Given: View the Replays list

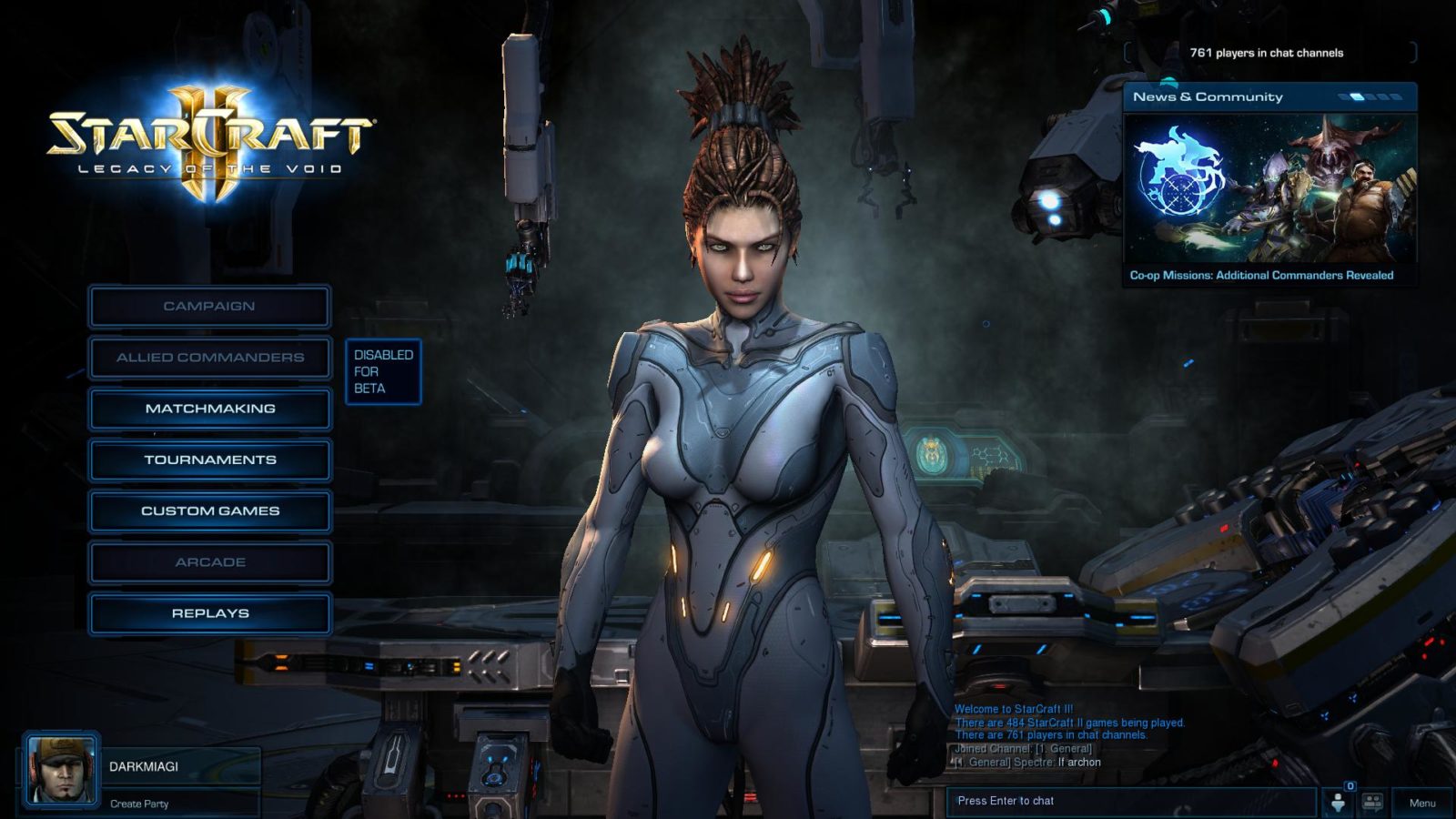Looking at the screenshot, I should [209, 613].
